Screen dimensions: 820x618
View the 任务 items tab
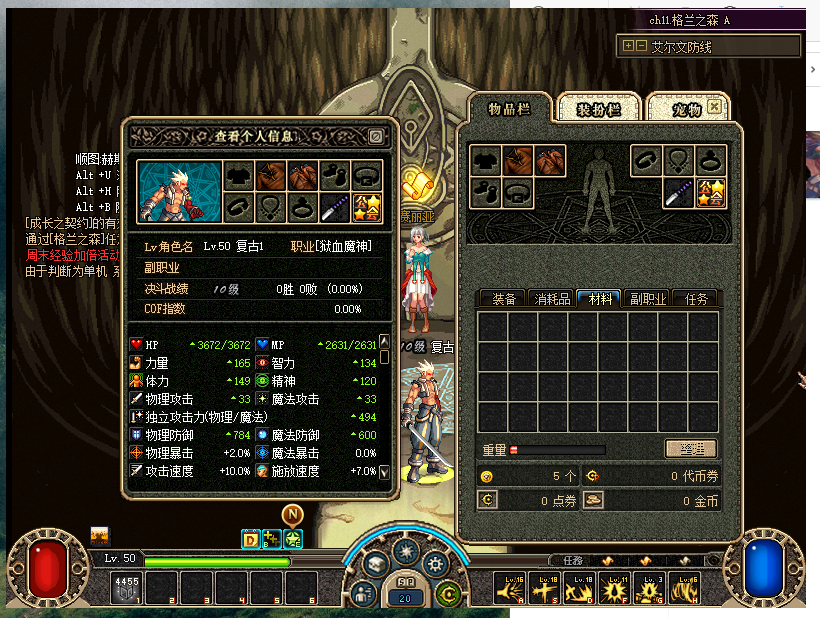[x=695, y=298]
